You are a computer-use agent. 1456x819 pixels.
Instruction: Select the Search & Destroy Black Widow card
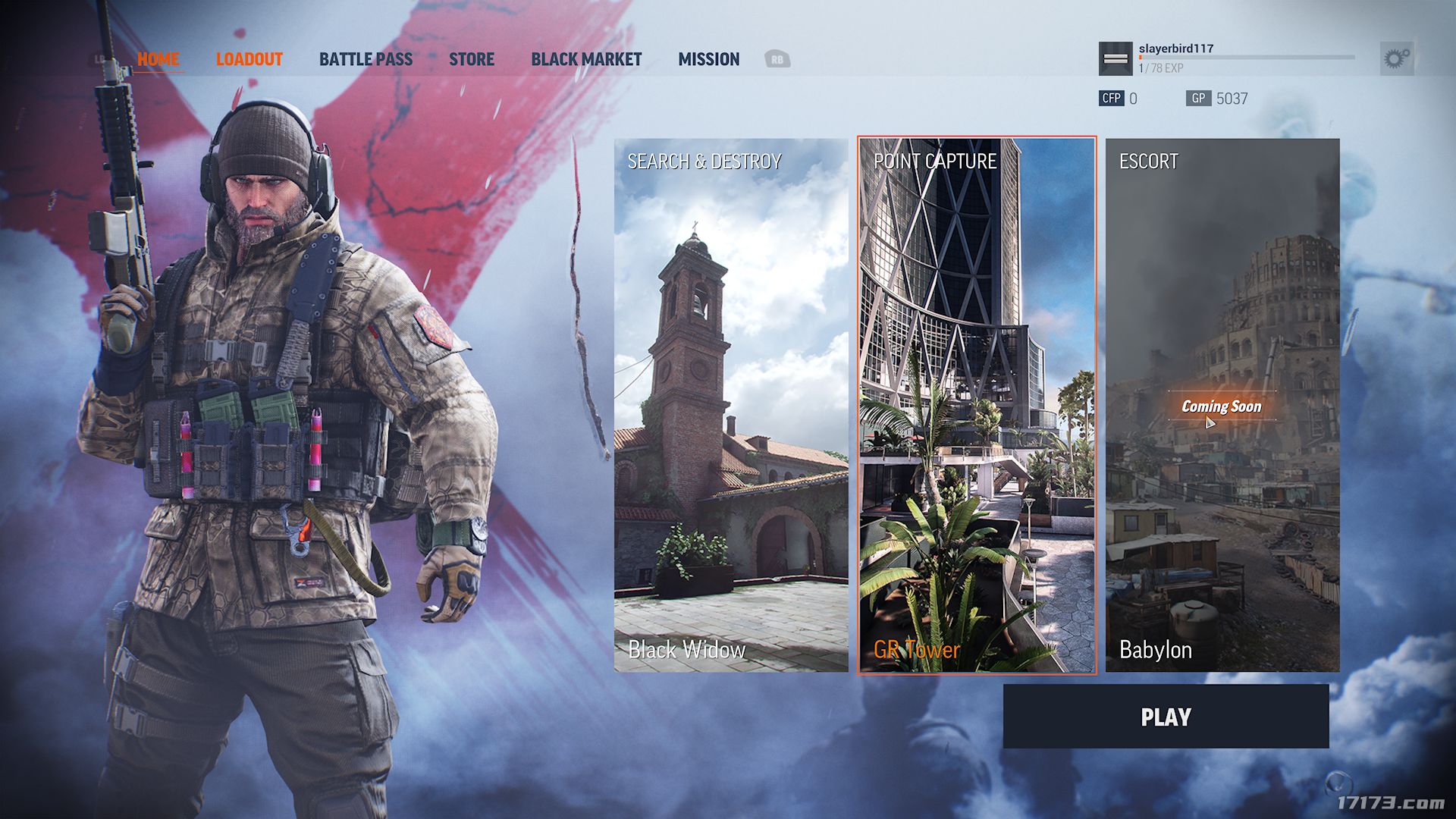pos(731,405)
